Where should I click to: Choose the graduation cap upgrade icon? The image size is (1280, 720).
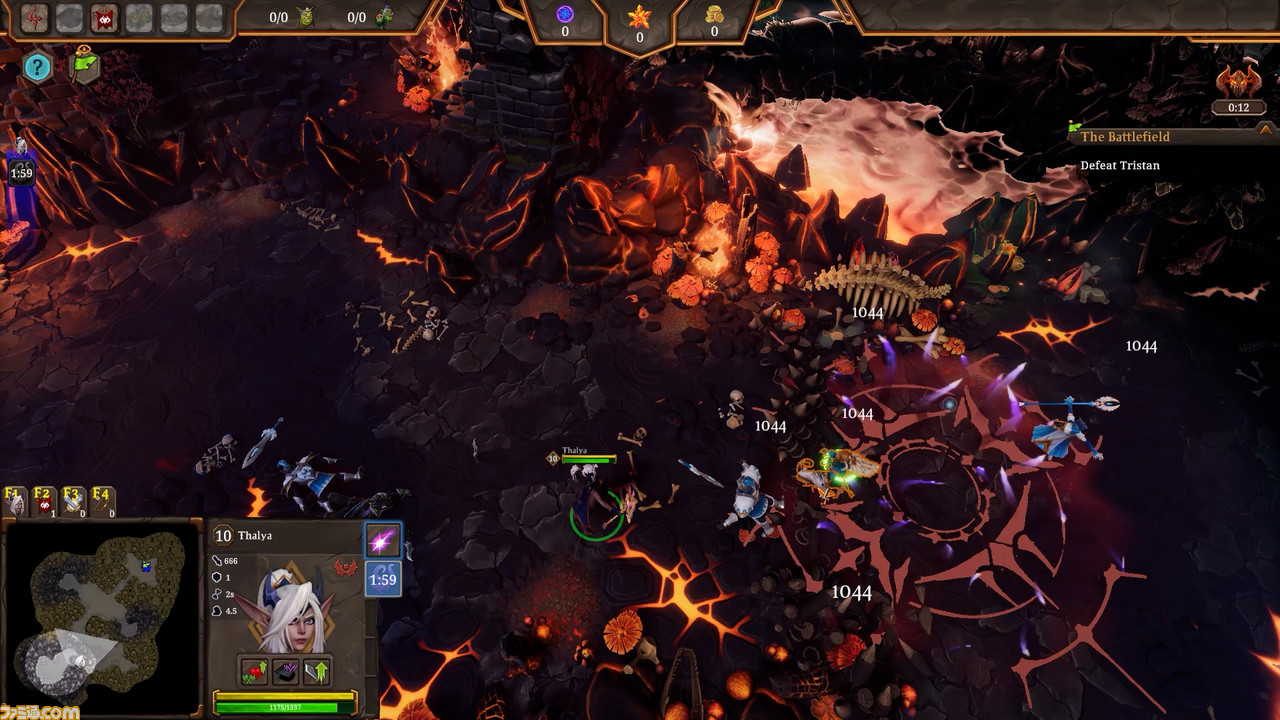286,671
